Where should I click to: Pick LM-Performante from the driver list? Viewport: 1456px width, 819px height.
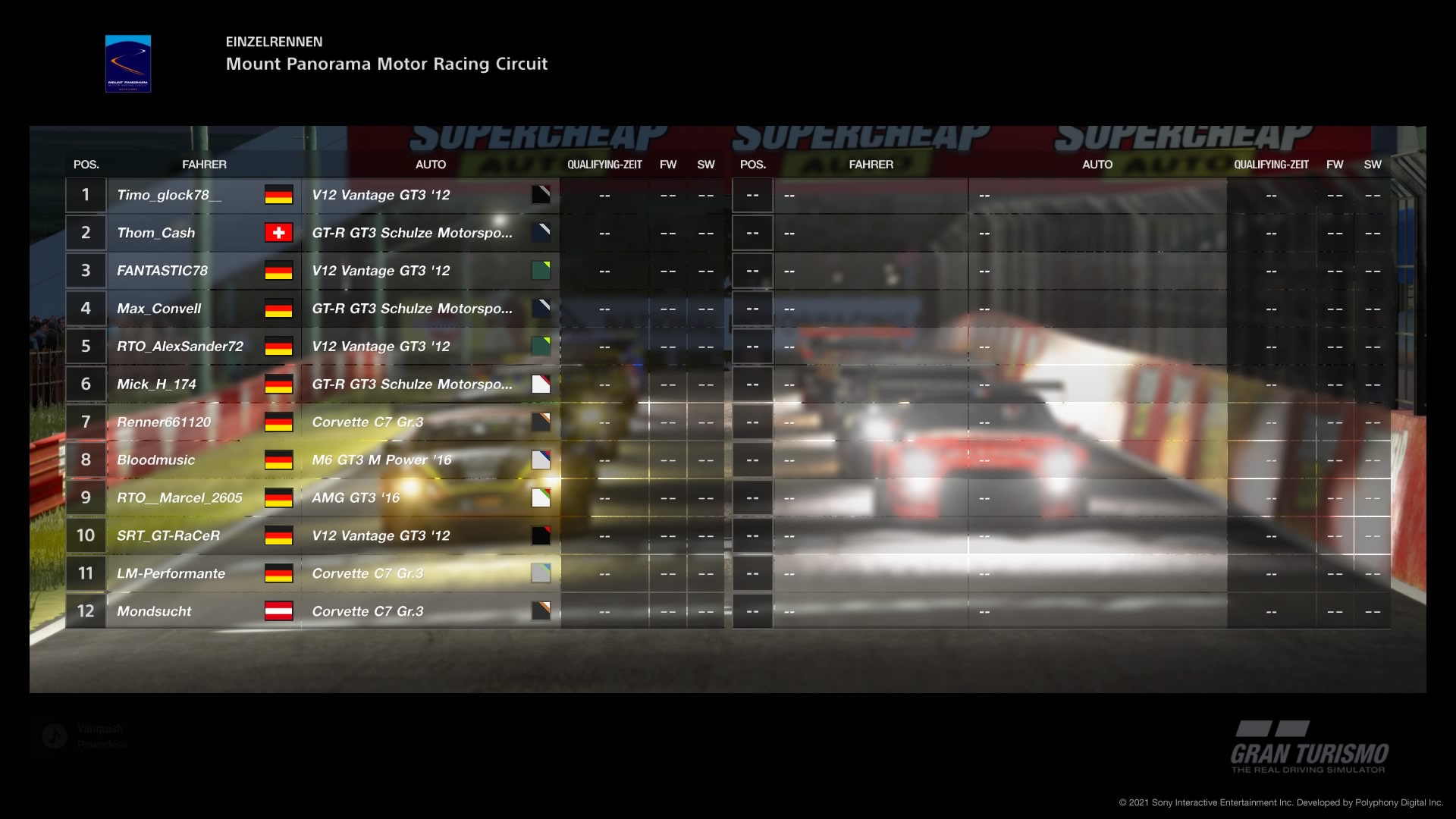[171, 574]
